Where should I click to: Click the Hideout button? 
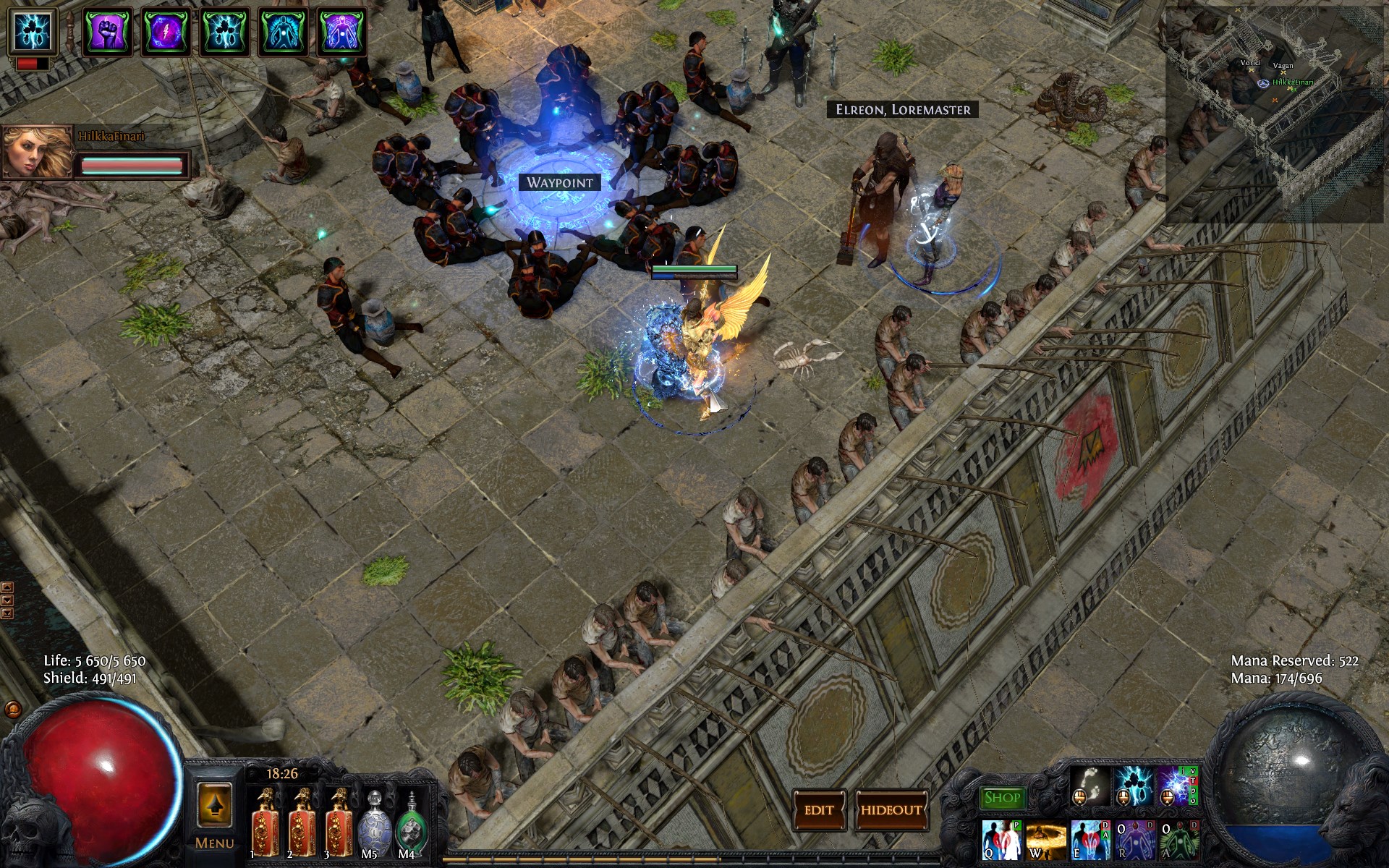coord(891,810)
